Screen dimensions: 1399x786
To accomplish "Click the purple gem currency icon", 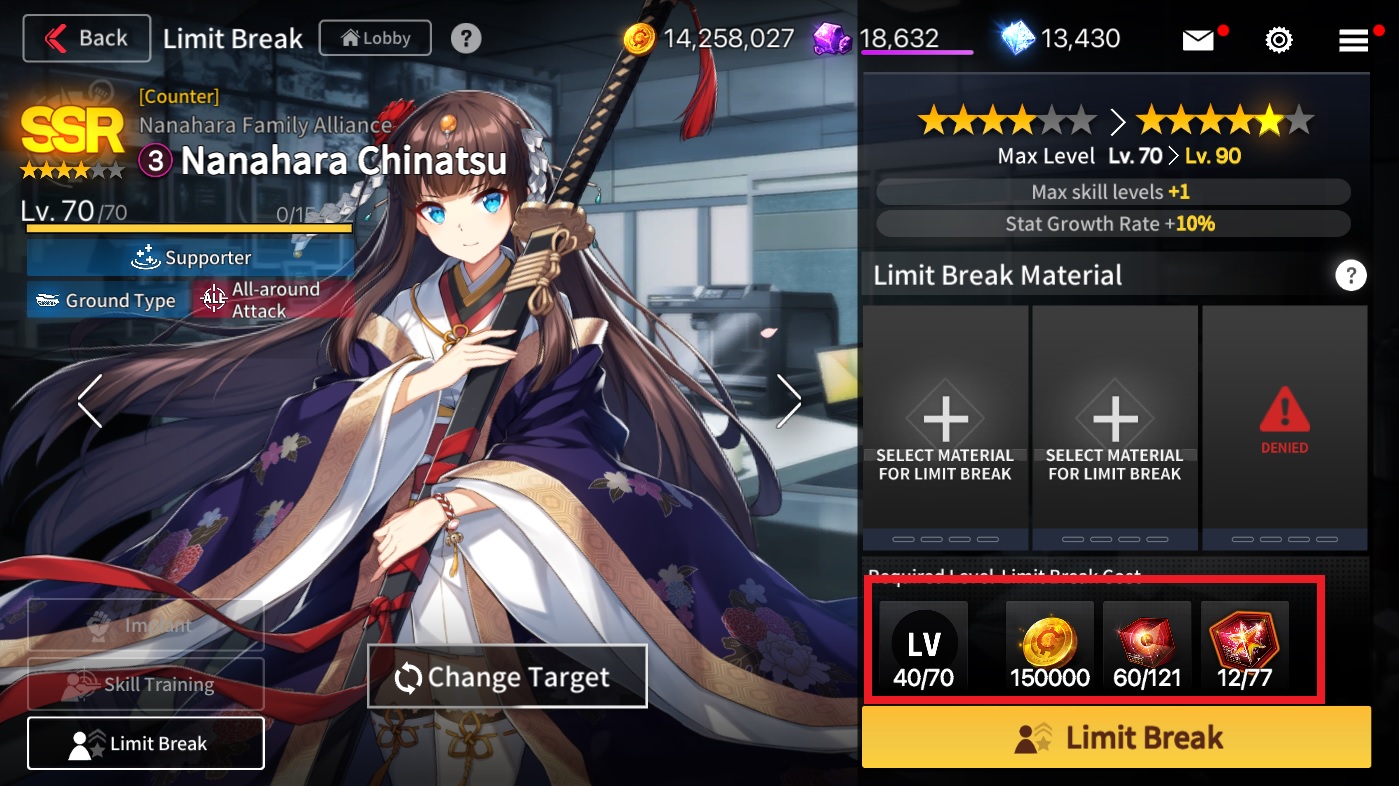I will pyautogui.click(x=831, y=39).
